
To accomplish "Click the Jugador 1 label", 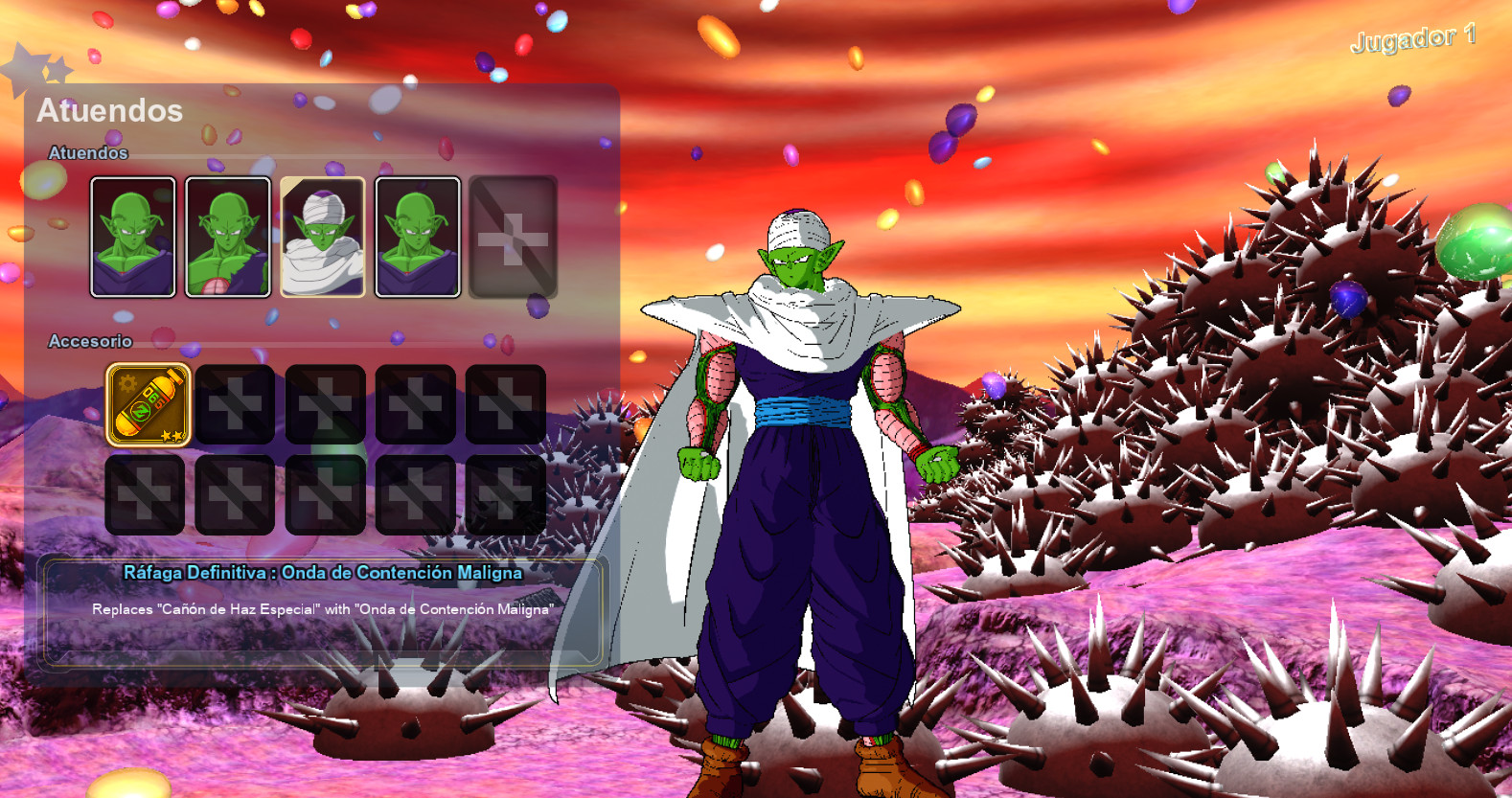I will coord(1412,41).
